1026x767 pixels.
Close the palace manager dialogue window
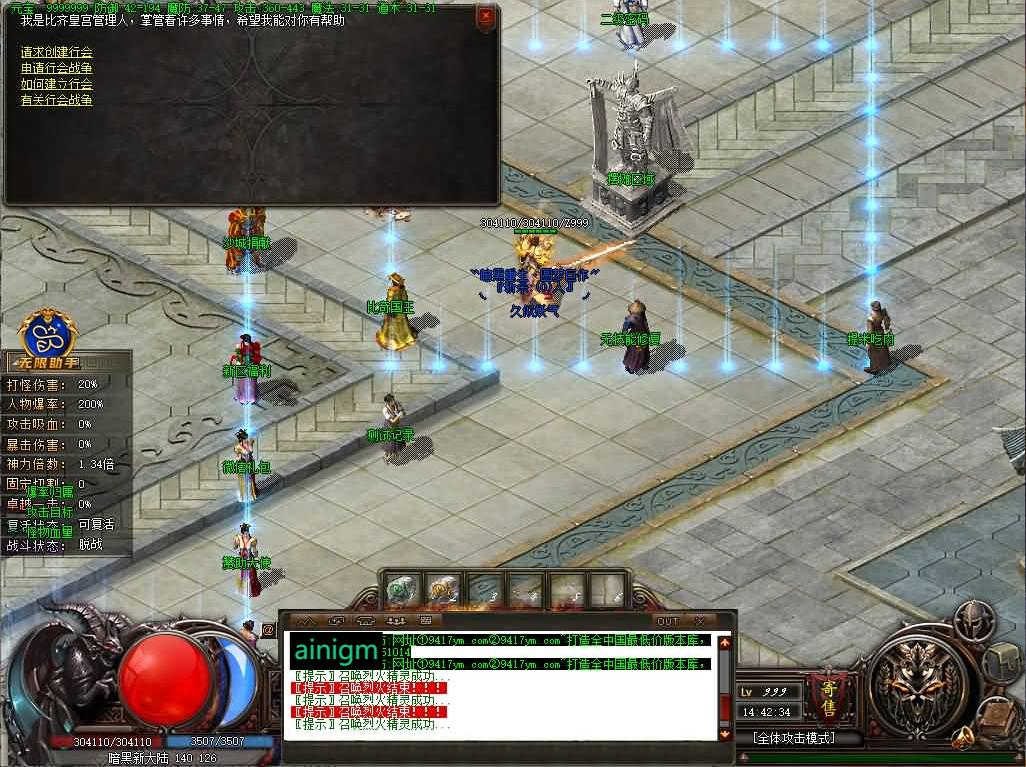tap(485, 16)
